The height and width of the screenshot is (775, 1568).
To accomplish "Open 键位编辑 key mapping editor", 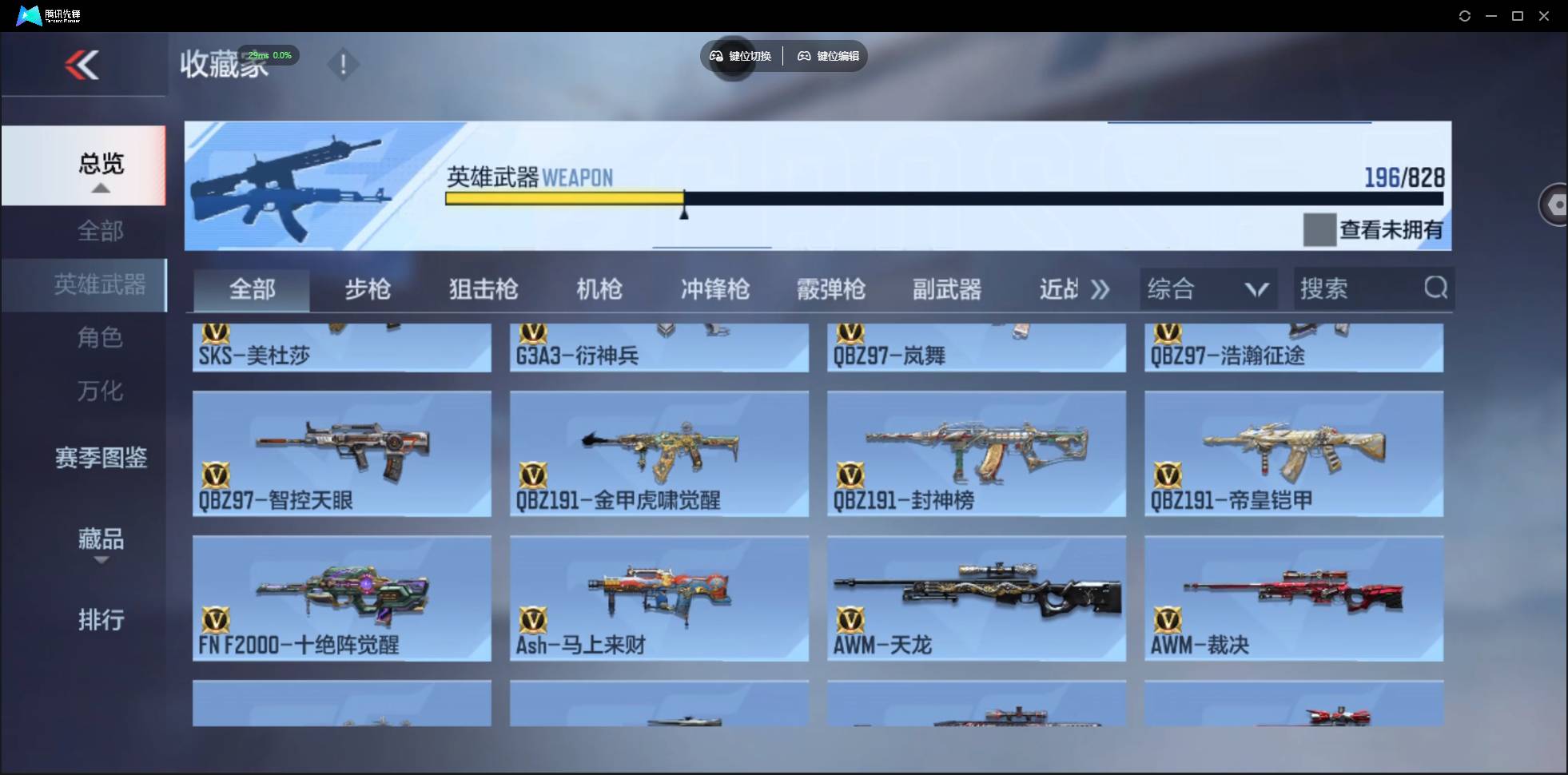I will tap(827, 56).
